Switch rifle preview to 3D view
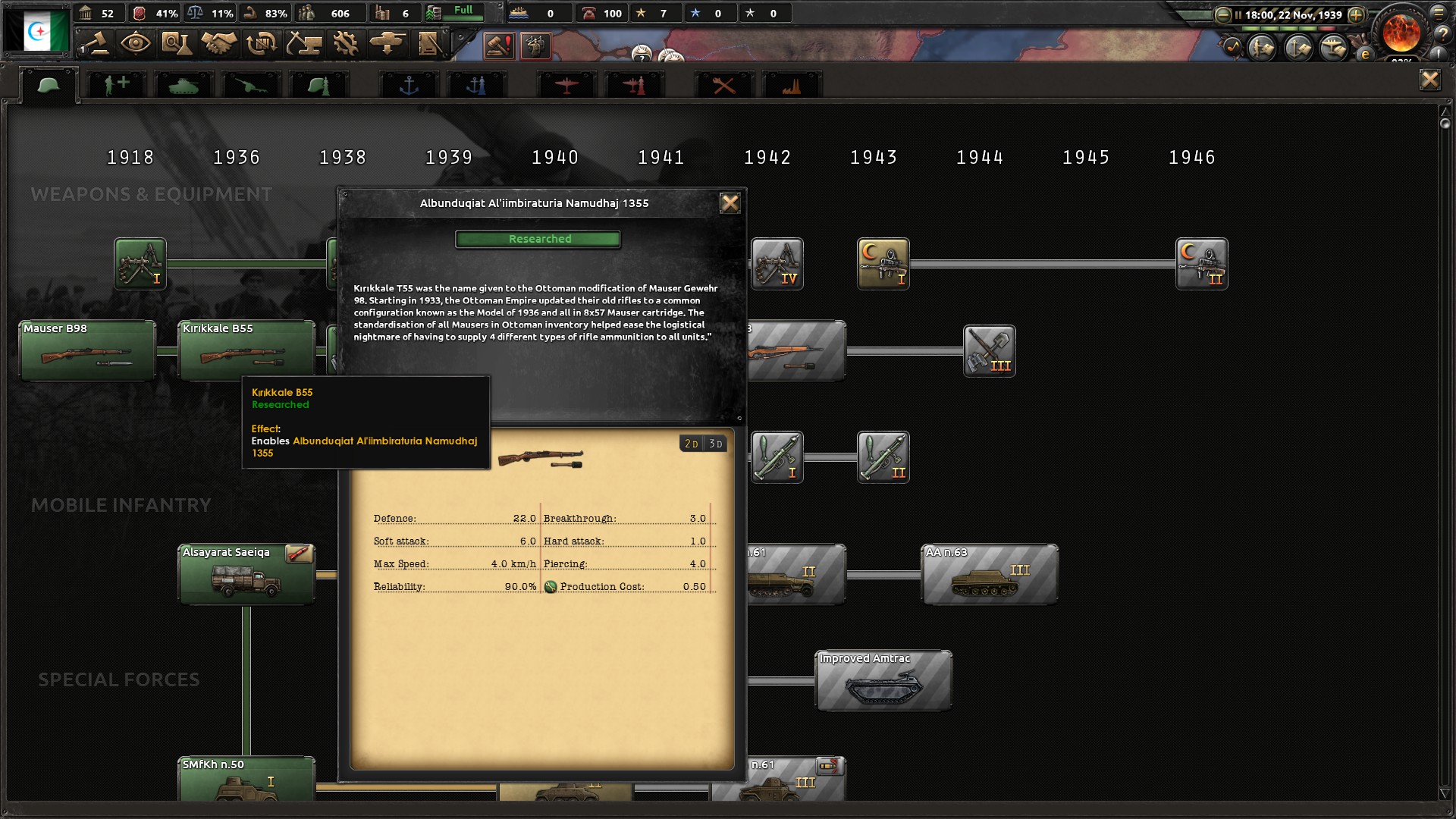 714,444
